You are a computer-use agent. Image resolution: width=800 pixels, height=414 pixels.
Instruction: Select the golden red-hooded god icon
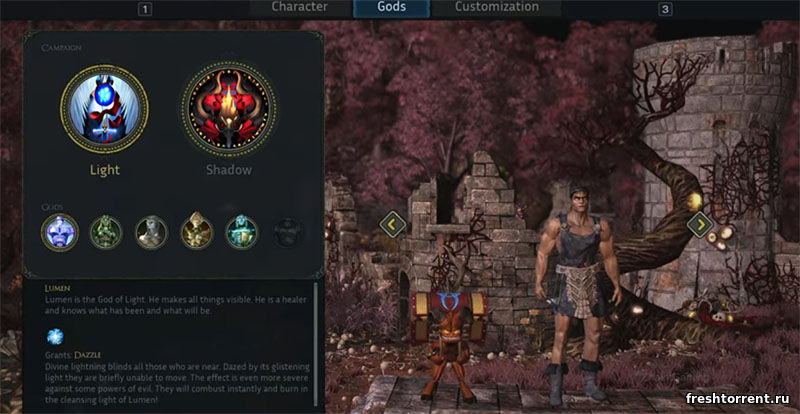coord(197,232)
